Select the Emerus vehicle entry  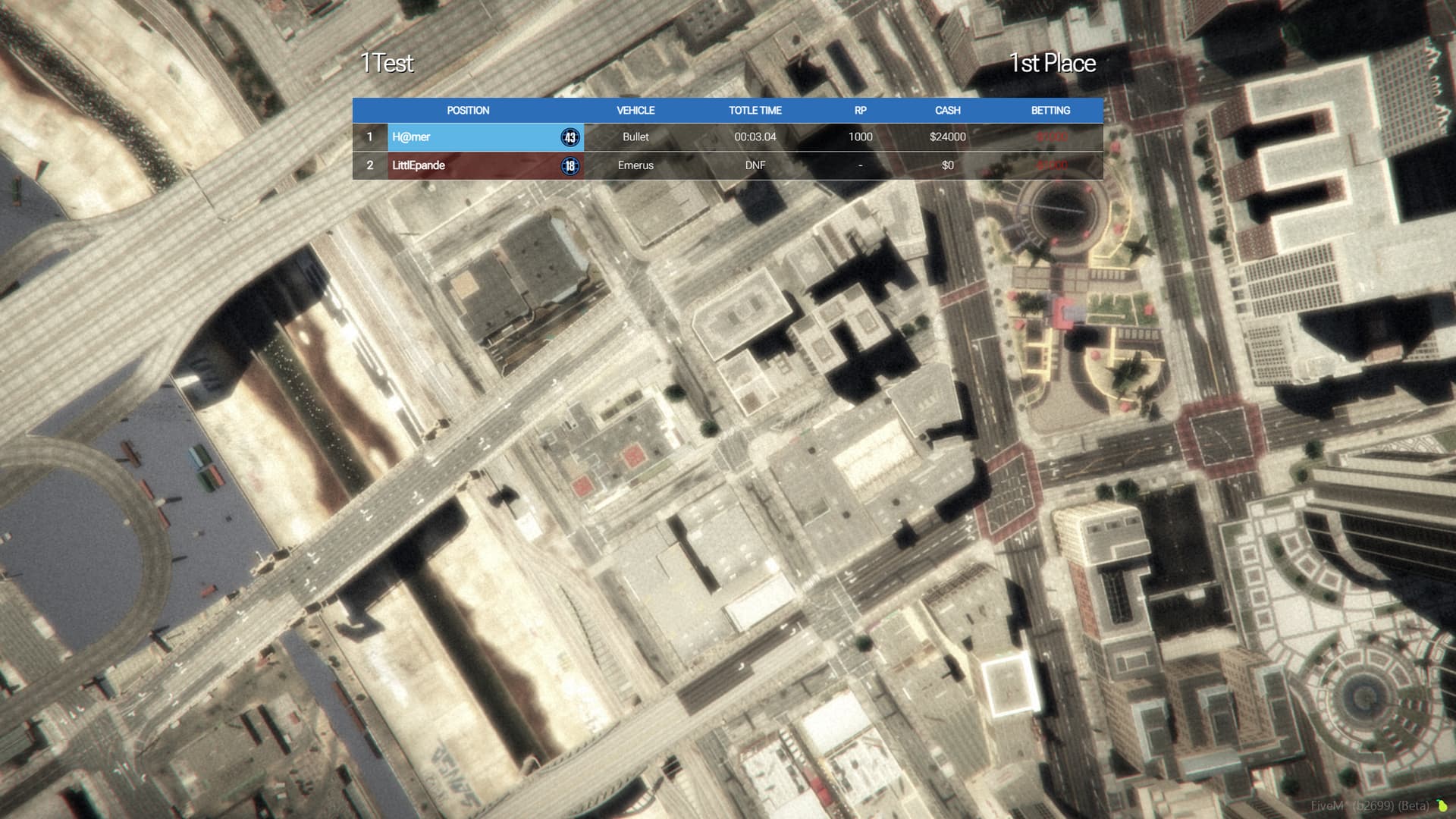click(x=635, y=165)
